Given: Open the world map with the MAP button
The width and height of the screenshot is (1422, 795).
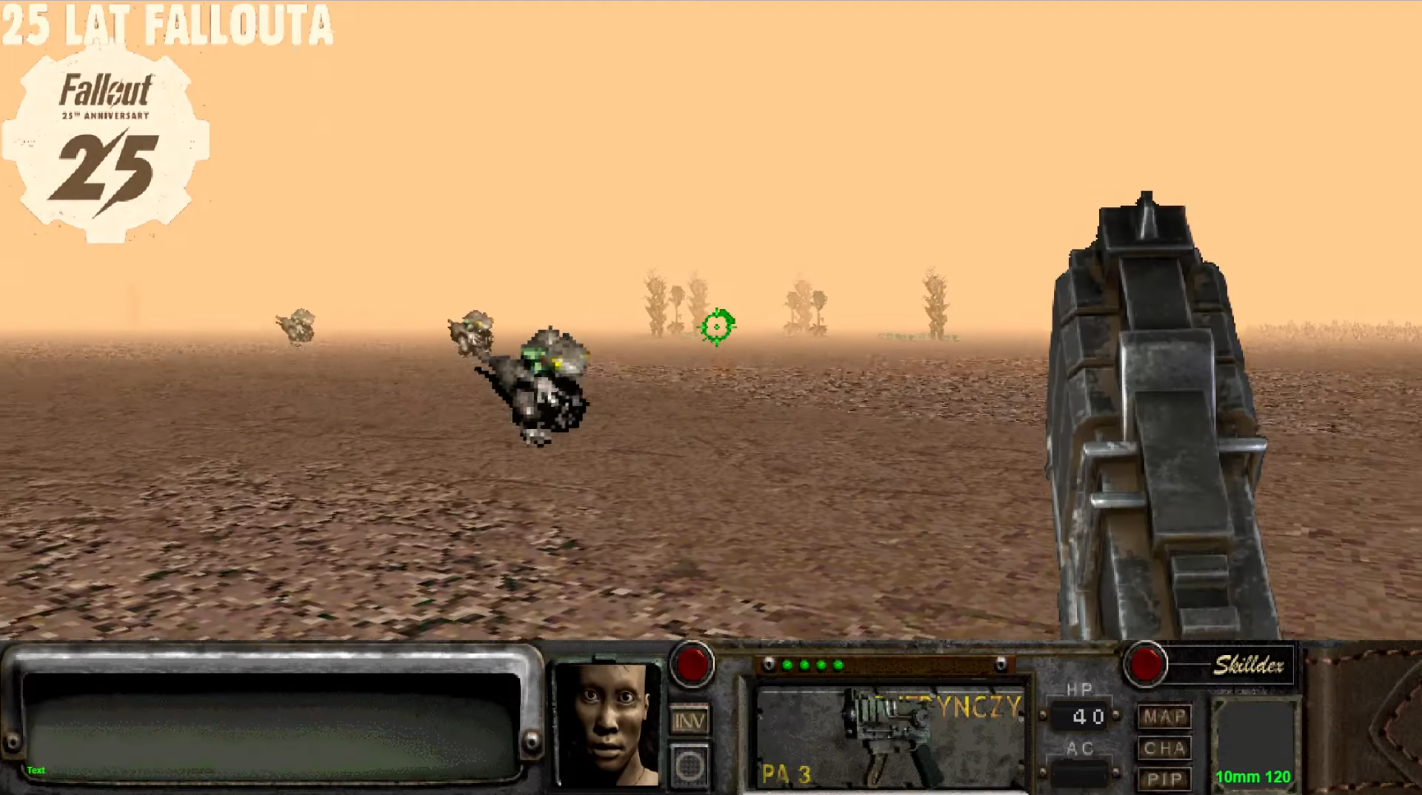Looking at the screenshot, I should [1163, 716].
